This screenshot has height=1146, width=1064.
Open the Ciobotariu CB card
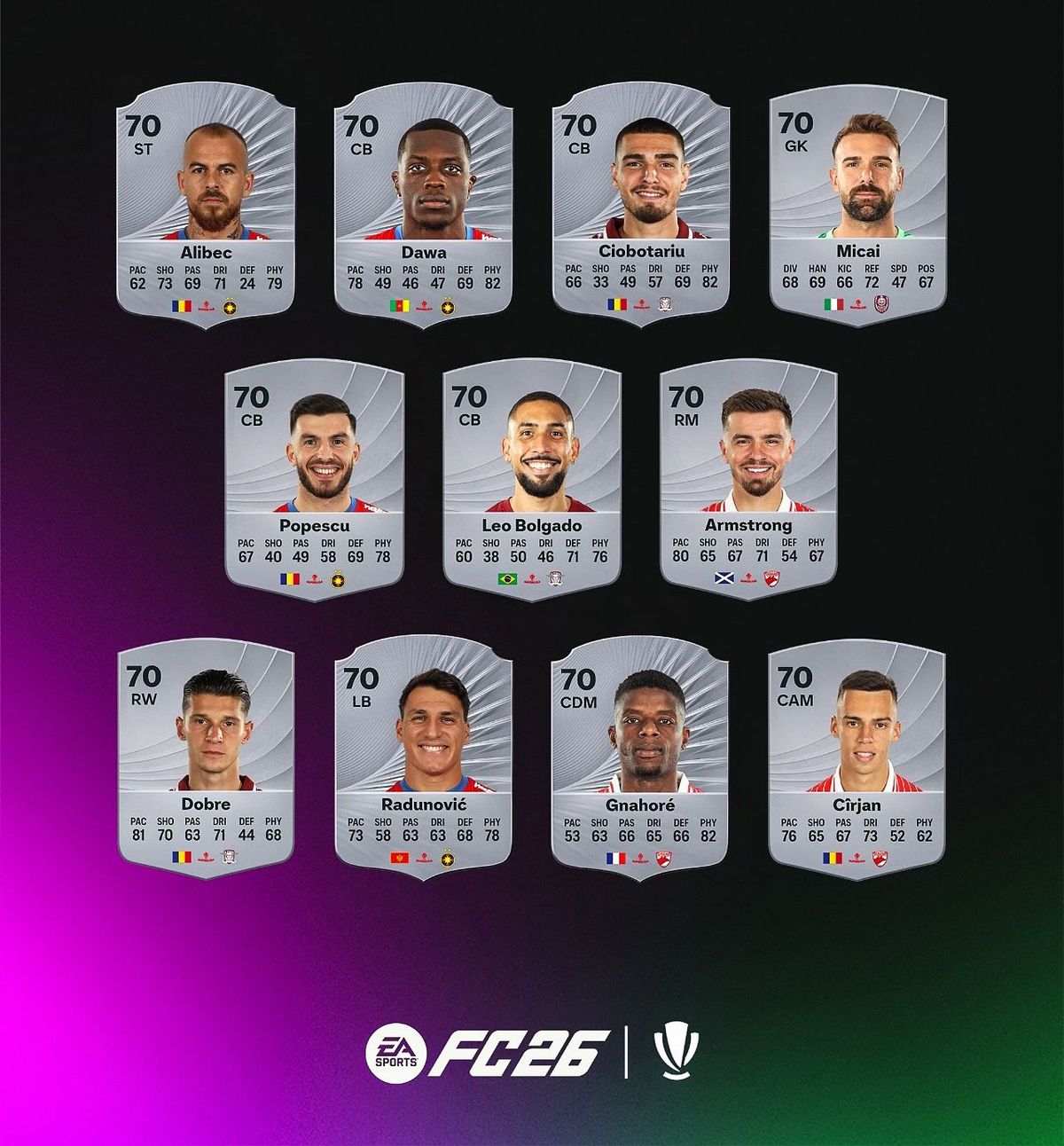point(641,206)
